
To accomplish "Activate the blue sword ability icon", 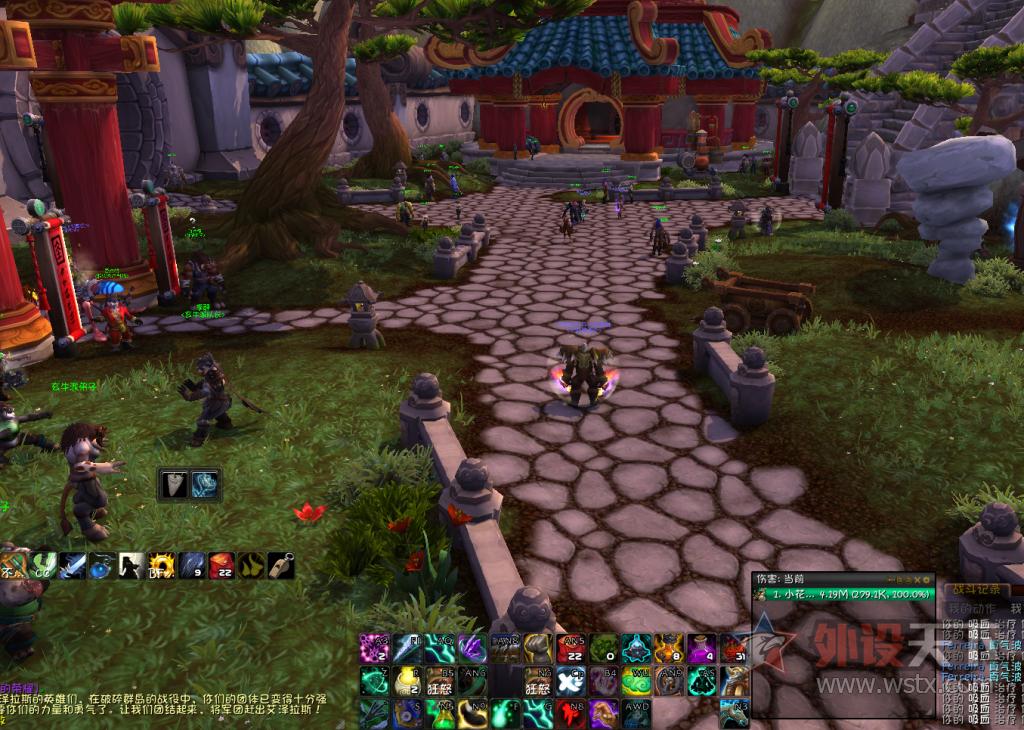I will (72, 565).
